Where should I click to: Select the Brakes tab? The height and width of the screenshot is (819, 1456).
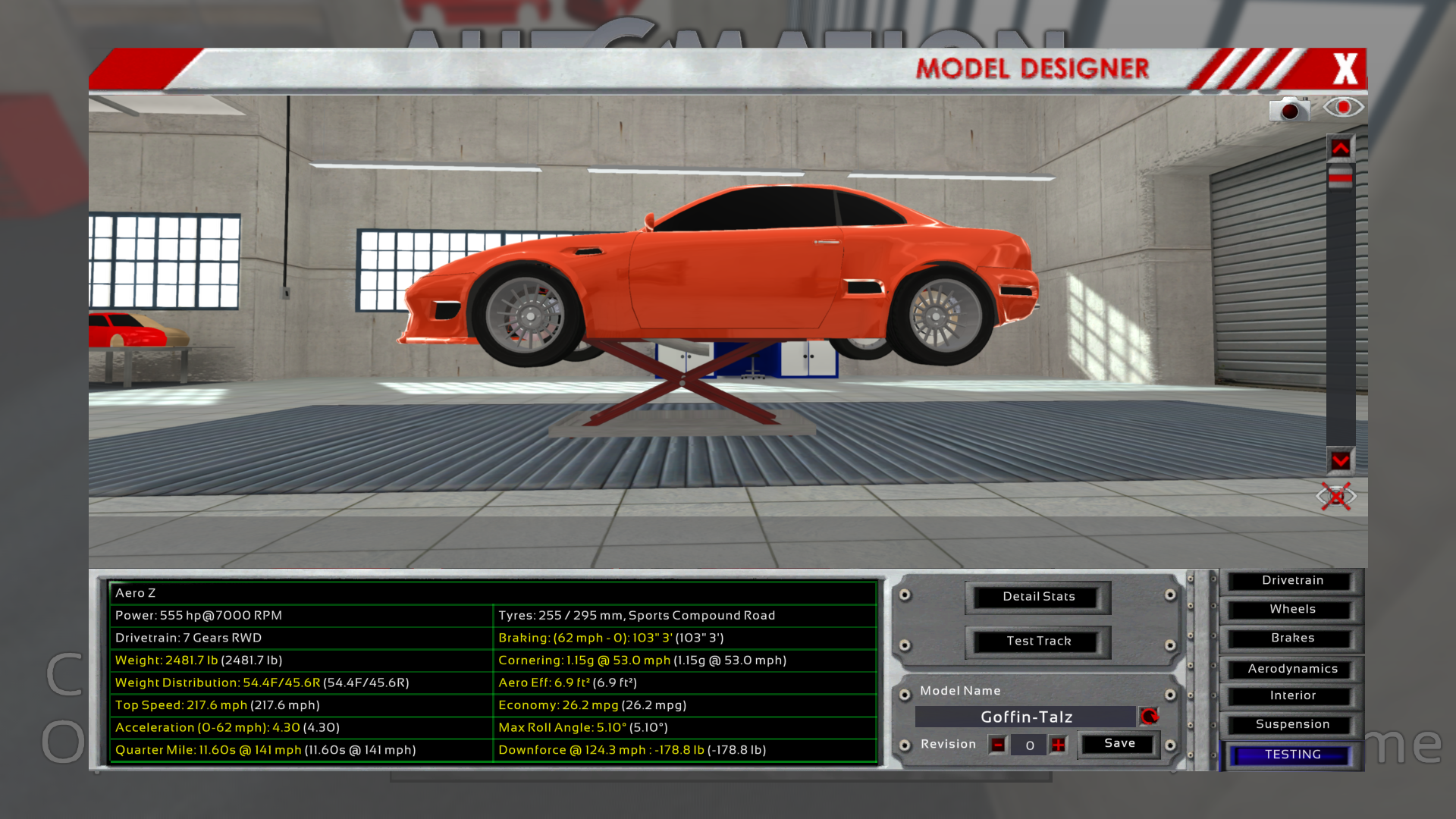[1292, 639]
